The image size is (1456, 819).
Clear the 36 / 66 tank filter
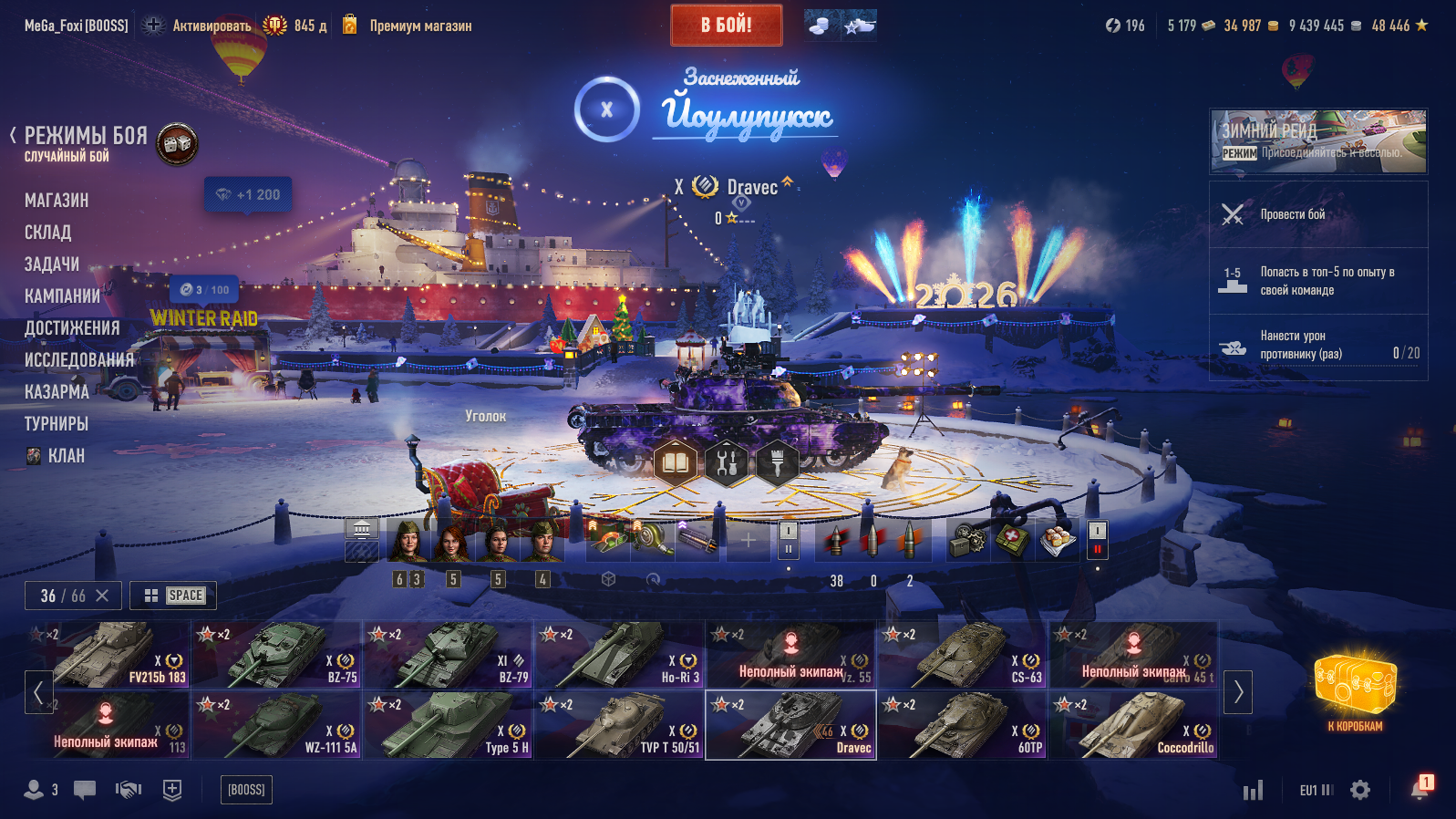pos(102,596)
